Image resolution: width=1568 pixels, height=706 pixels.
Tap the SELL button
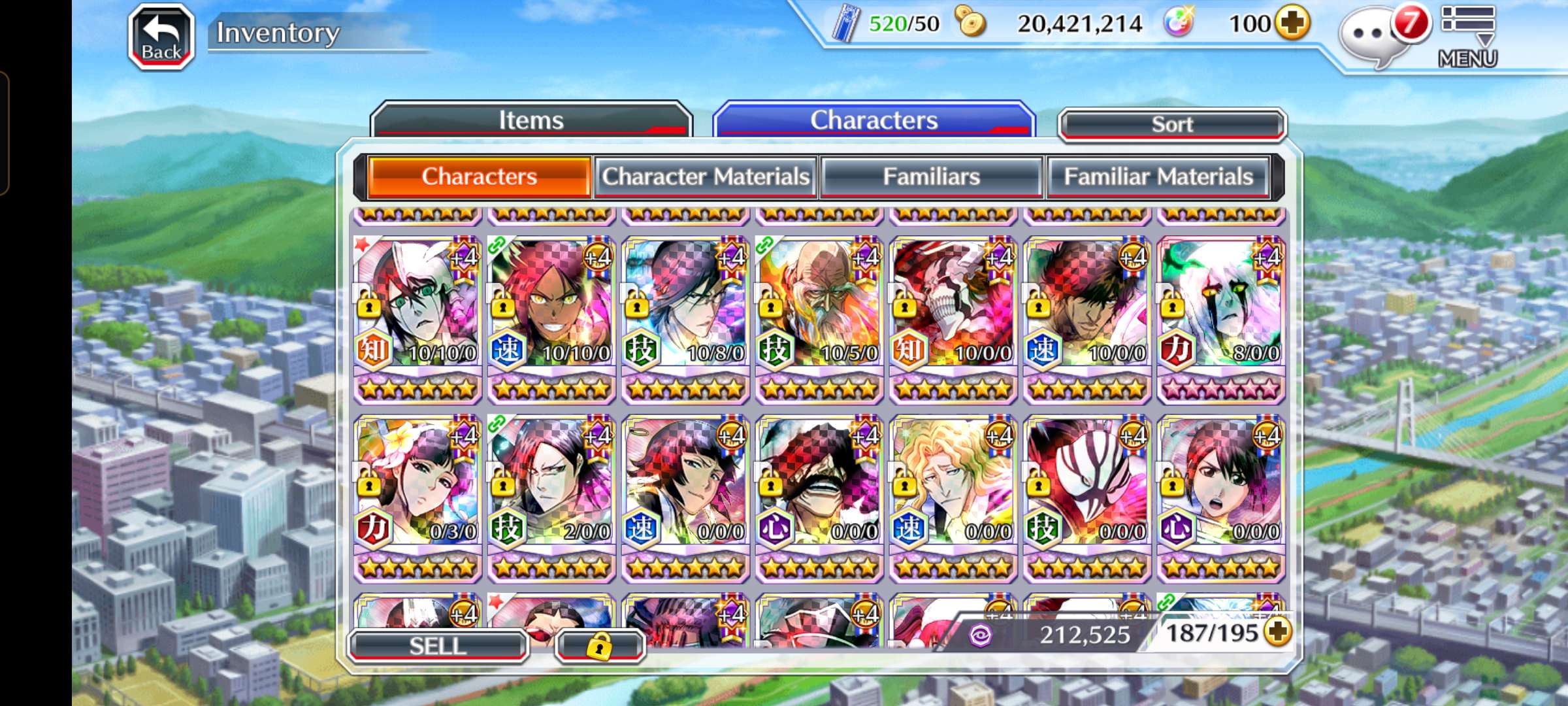point(438,646)
